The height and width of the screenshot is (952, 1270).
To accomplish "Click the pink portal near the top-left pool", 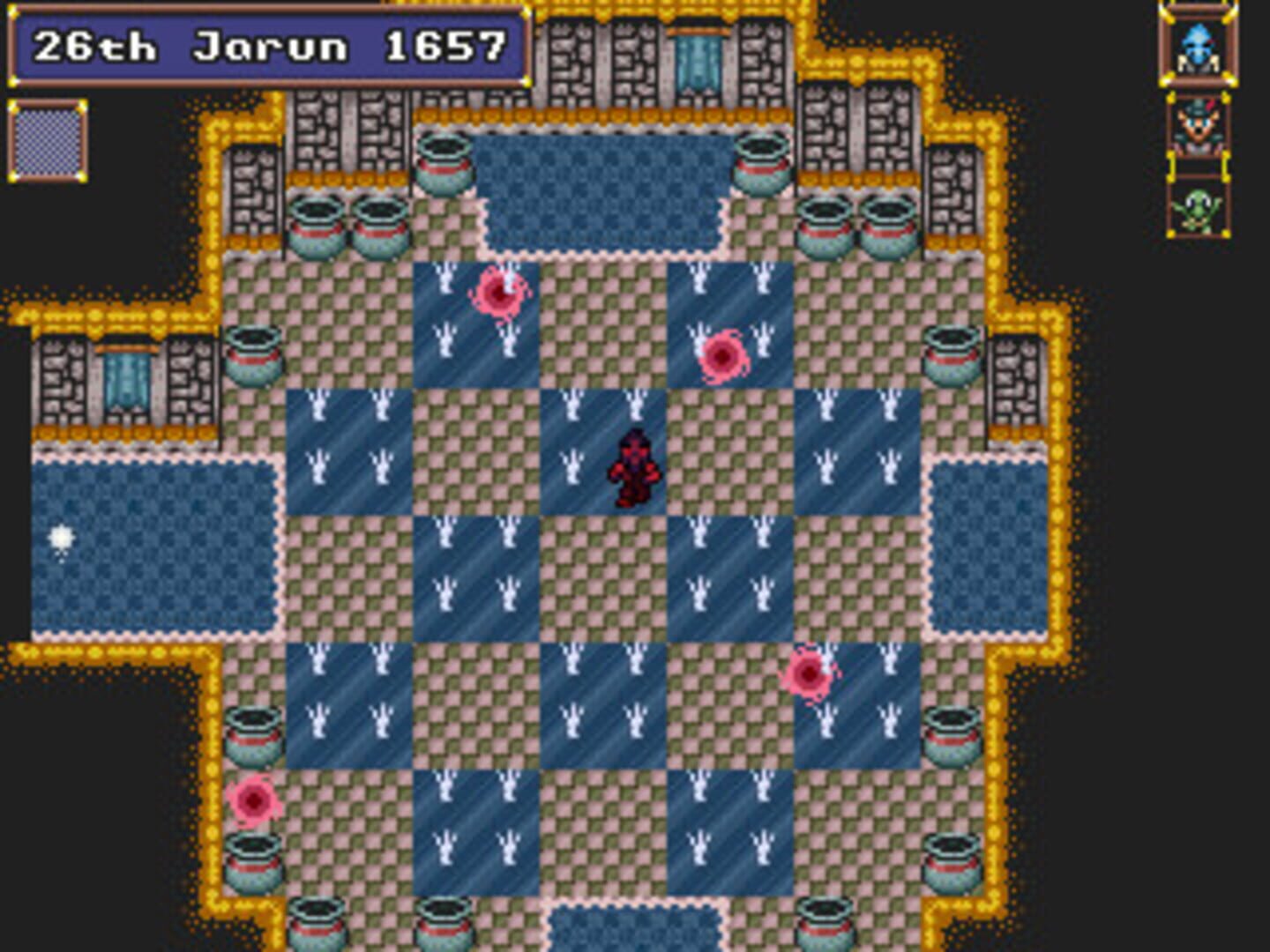I will (498, 291).
